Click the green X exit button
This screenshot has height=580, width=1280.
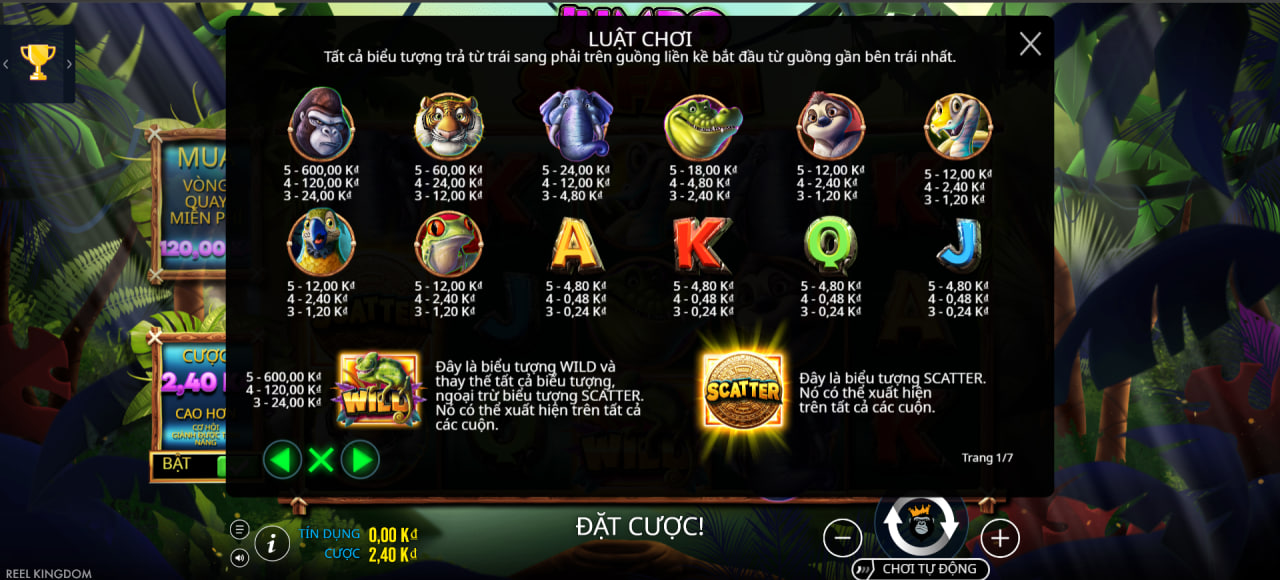click(x=321, y=460)
